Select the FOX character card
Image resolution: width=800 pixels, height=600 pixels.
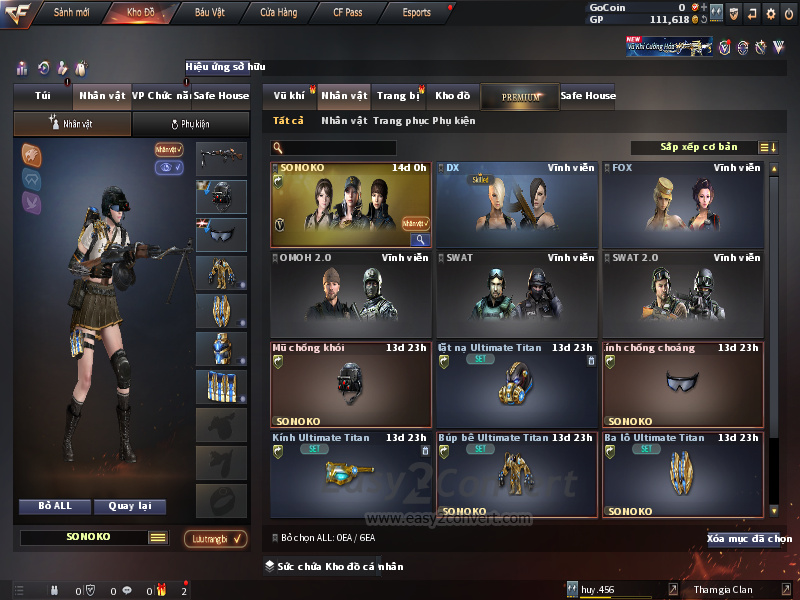tap(683, 205)
